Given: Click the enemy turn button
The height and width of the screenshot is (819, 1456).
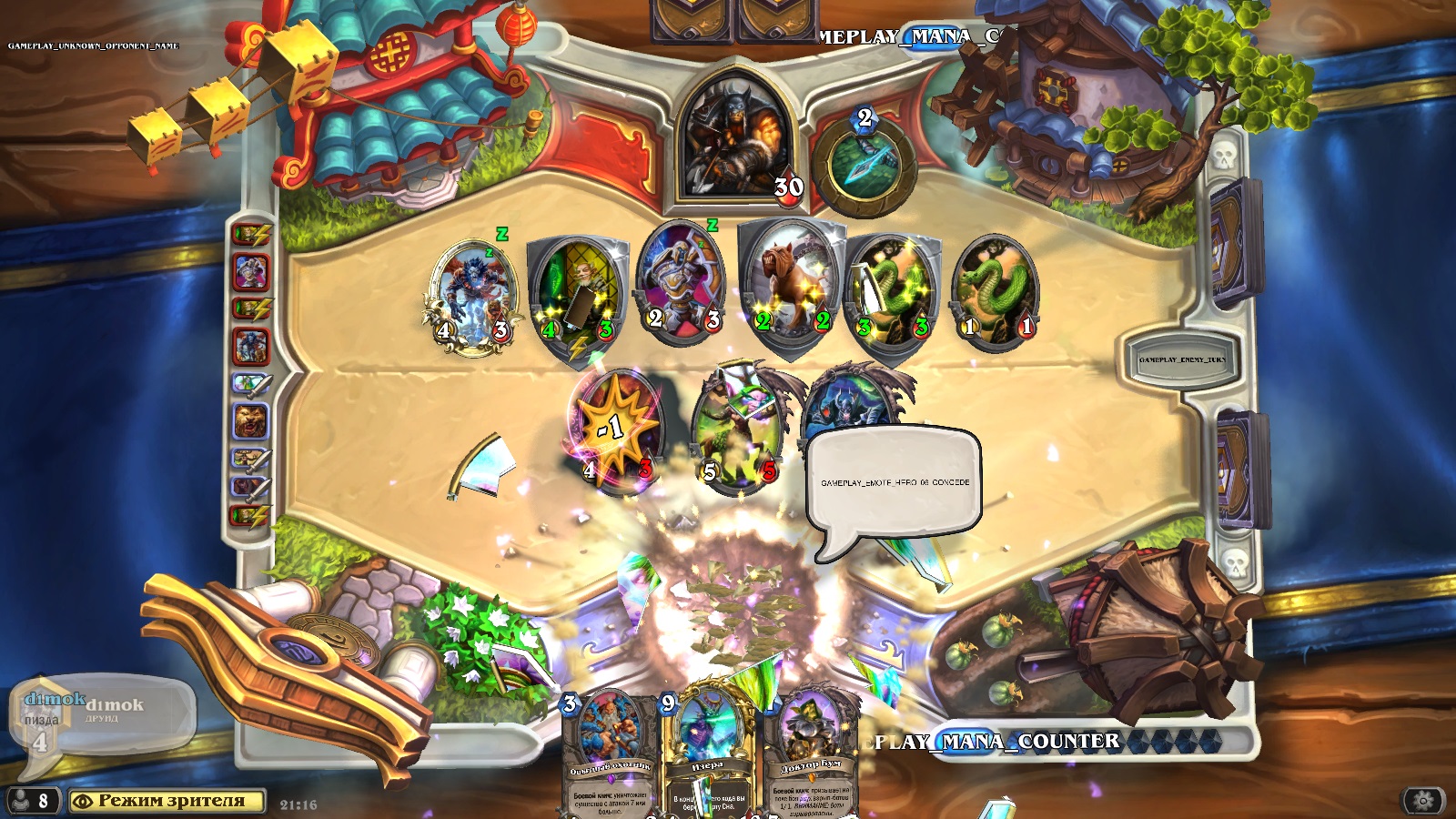Looking at the screenshot, I should click(x=1181, y=359).
